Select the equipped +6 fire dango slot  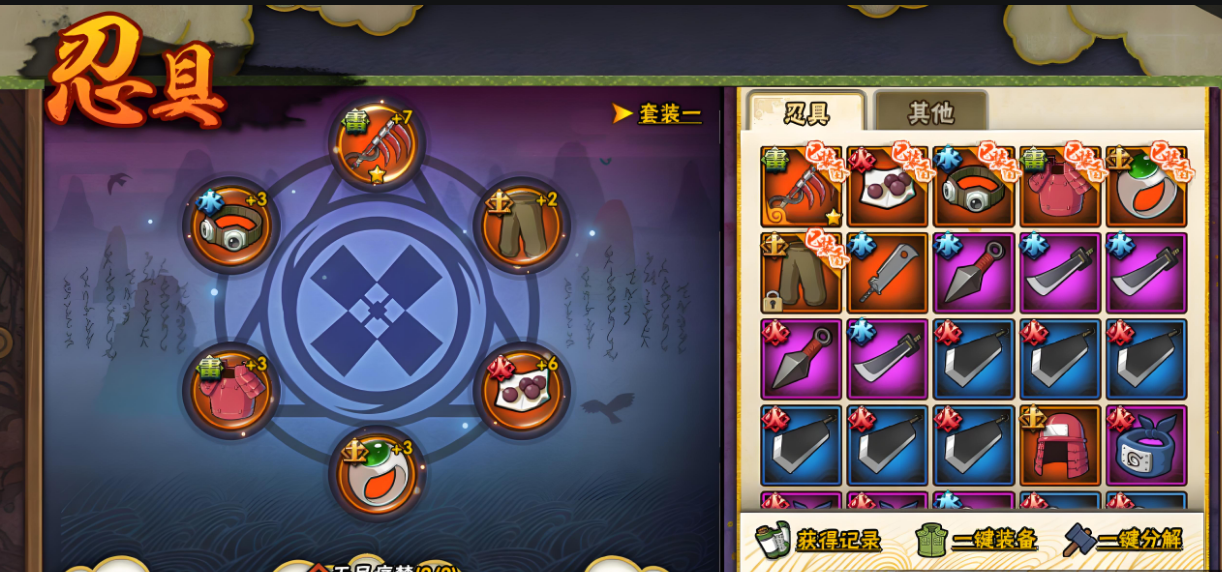(522, 391)
